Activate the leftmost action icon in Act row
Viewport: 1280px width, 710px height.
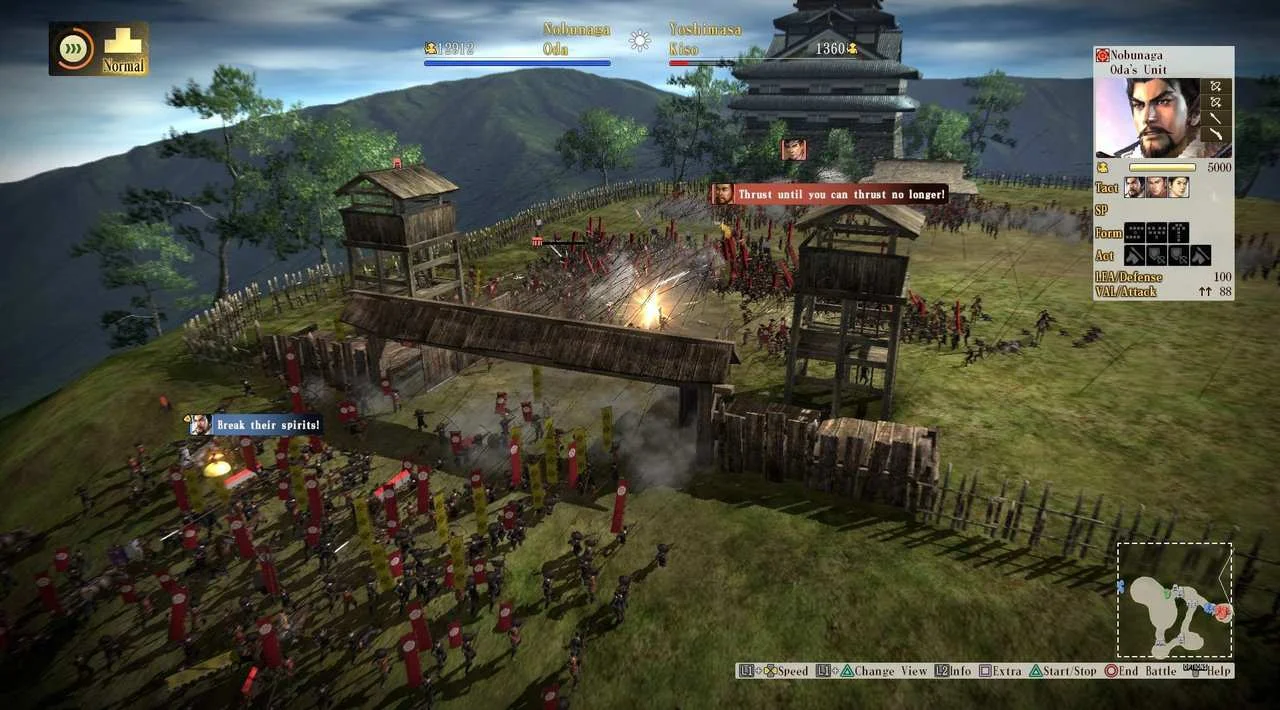1134,255
